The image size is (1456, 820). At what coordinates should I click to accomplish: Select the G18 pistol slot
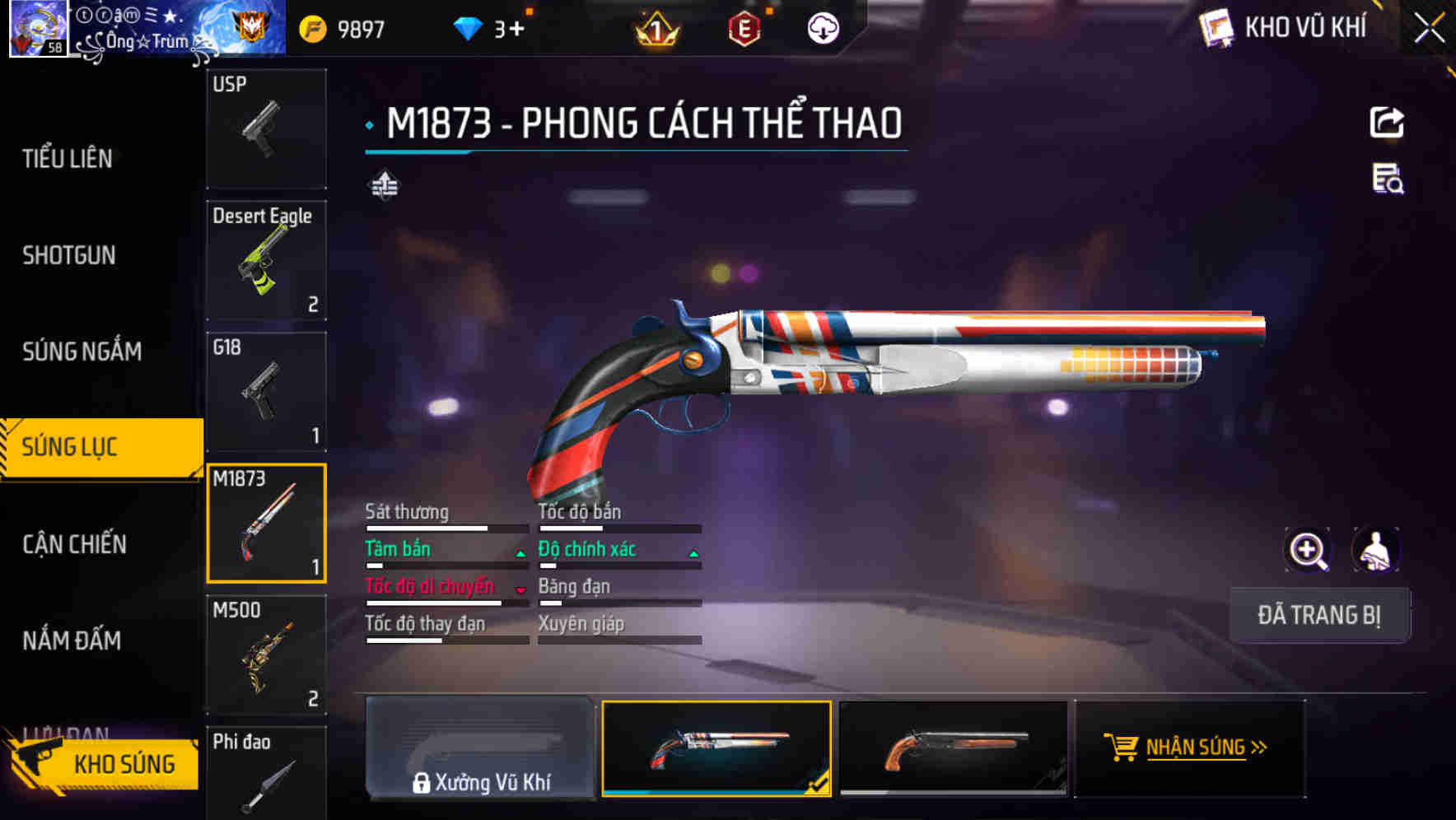click(266, 392)
